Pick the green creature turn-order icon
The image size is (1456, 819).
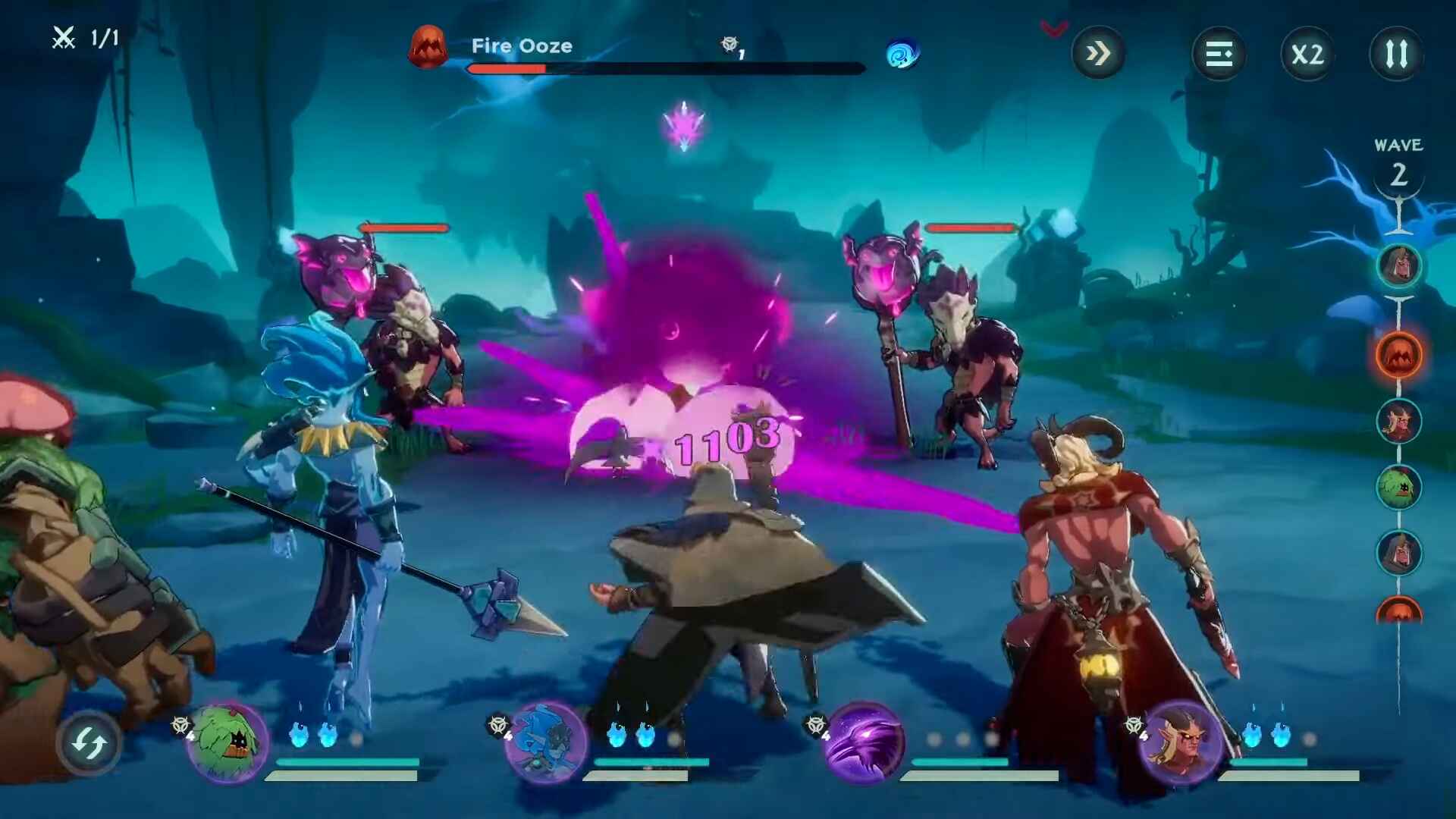pos(1398,487)
